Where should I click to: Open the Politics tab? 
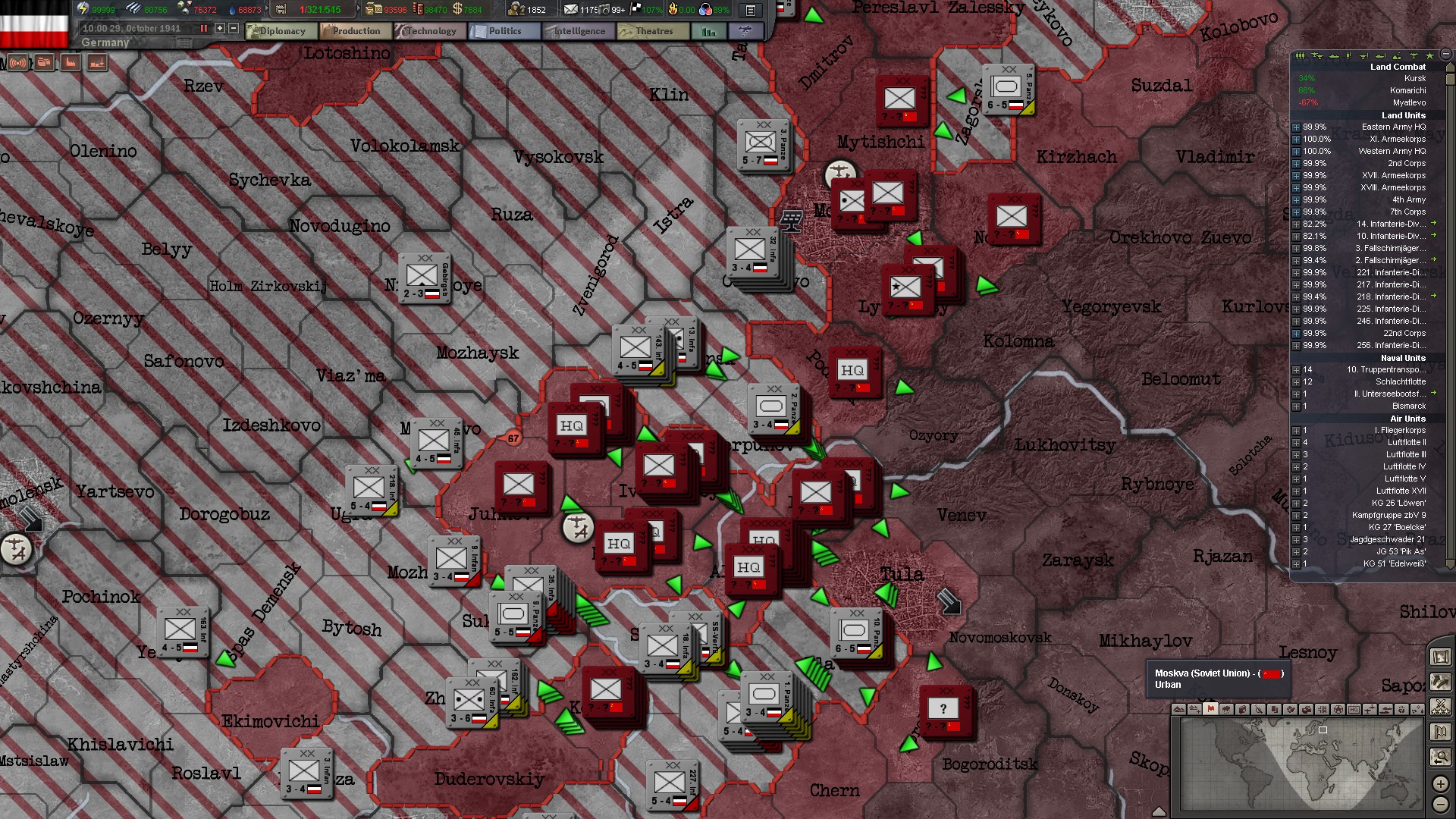(504, 31)
